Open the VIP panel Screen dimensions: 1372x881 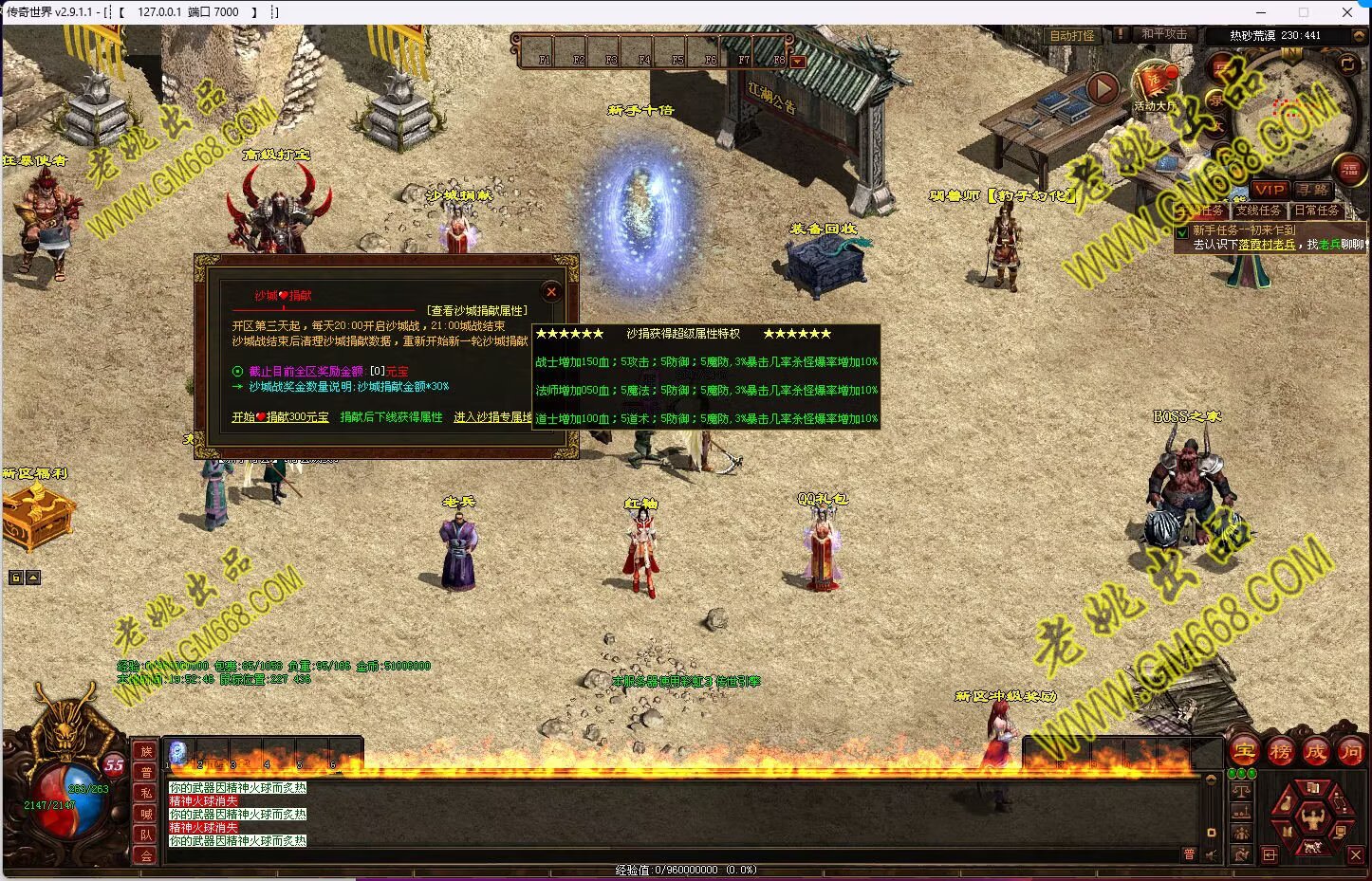click(x=1270, y=190)
